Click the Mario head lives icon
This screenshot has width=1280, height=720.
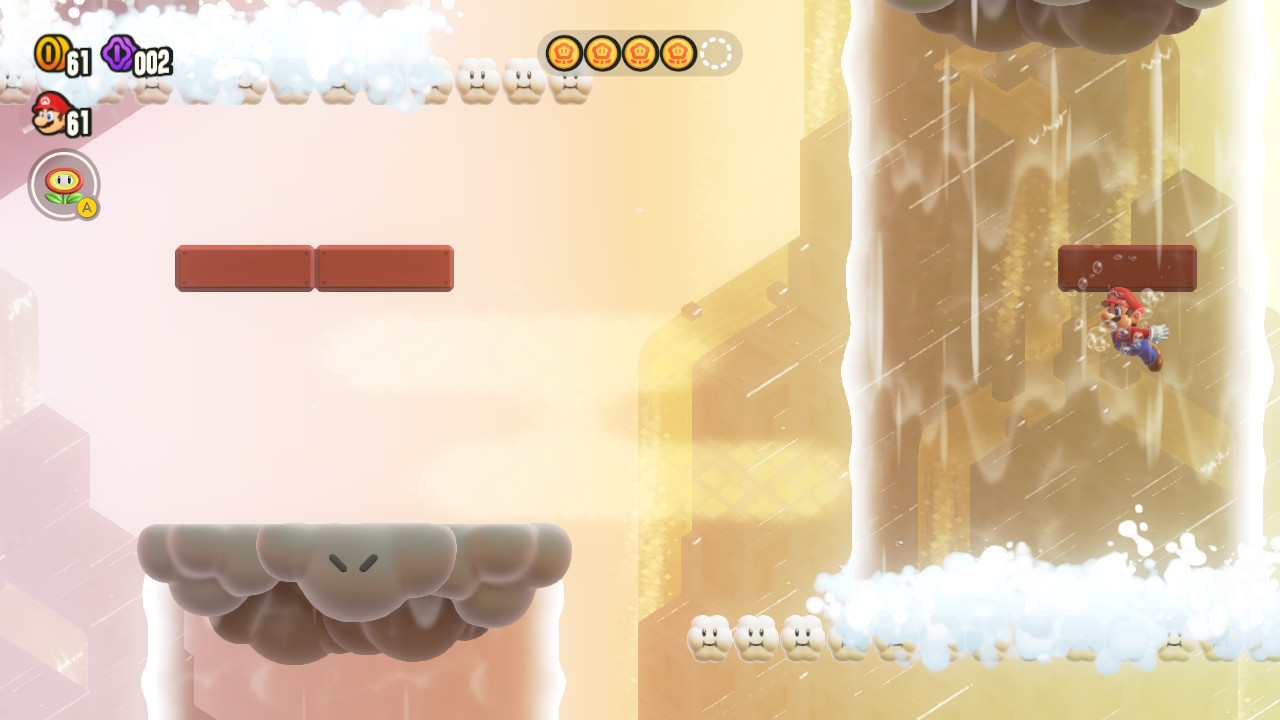[49, 114]
